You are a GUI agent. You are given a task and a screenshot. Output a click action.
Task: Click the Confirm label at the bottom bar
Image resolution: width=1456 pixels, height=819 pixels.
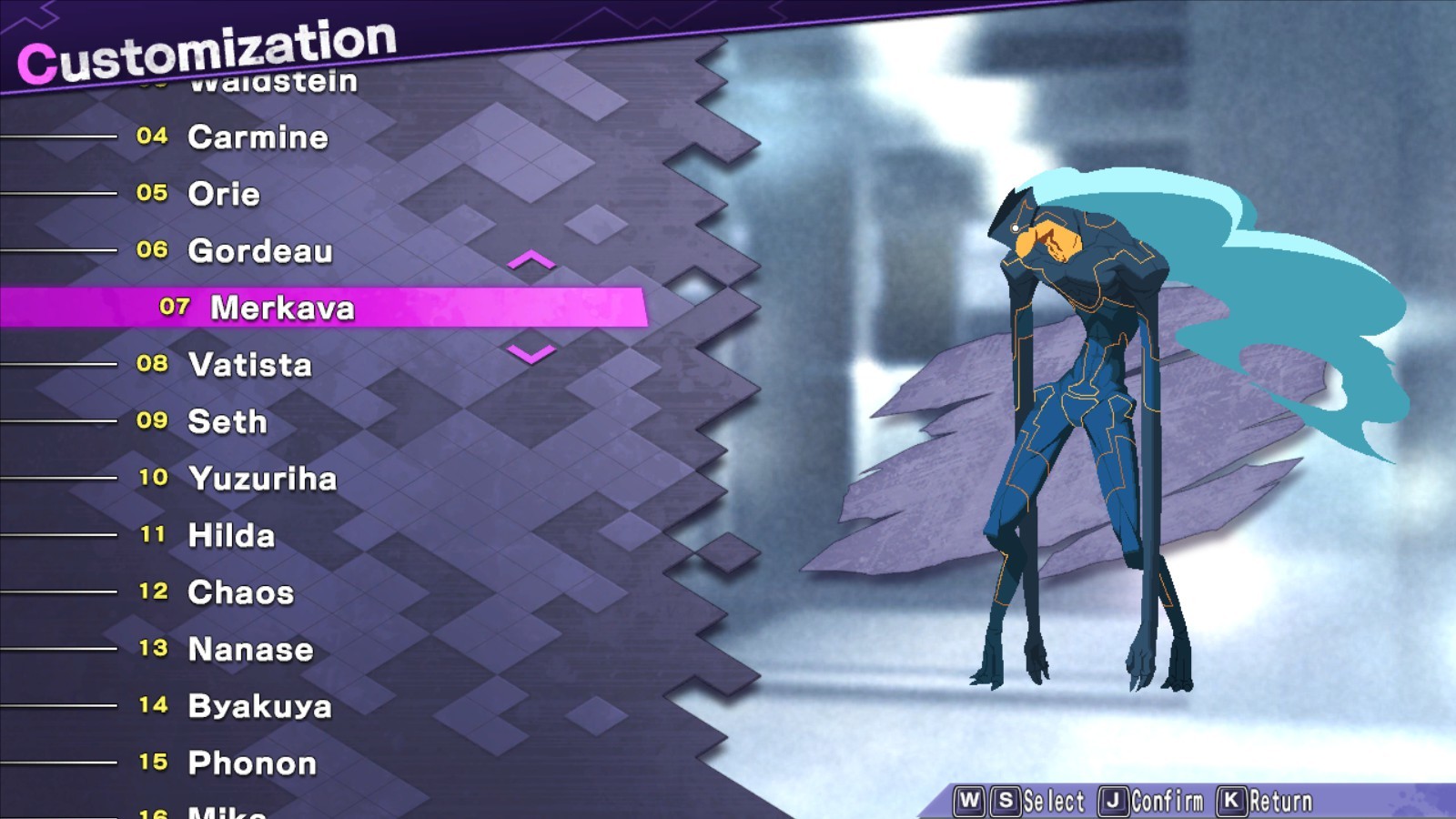(1167, 801)
